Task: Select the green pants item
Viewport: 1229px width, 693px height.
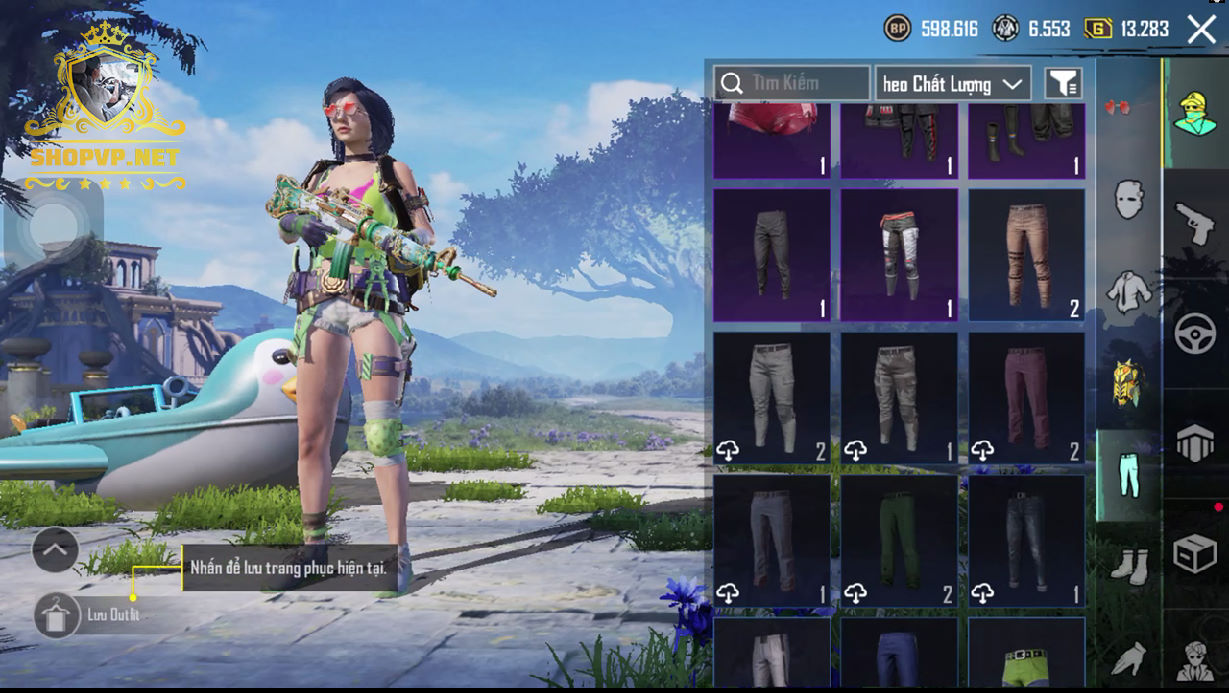Action: [x=899, y=541]
